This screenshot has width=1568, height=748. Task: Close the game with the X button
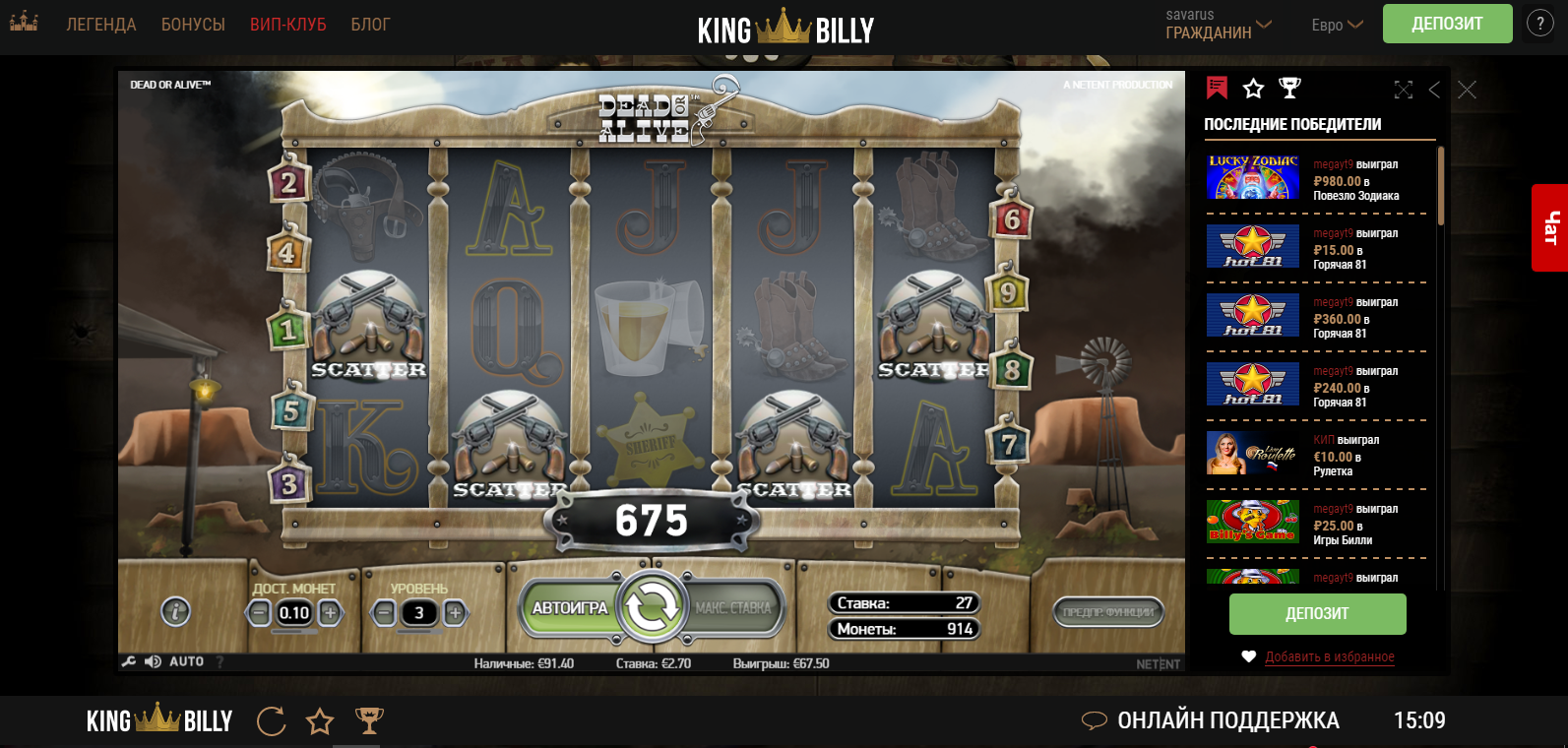coord(1467,90)
